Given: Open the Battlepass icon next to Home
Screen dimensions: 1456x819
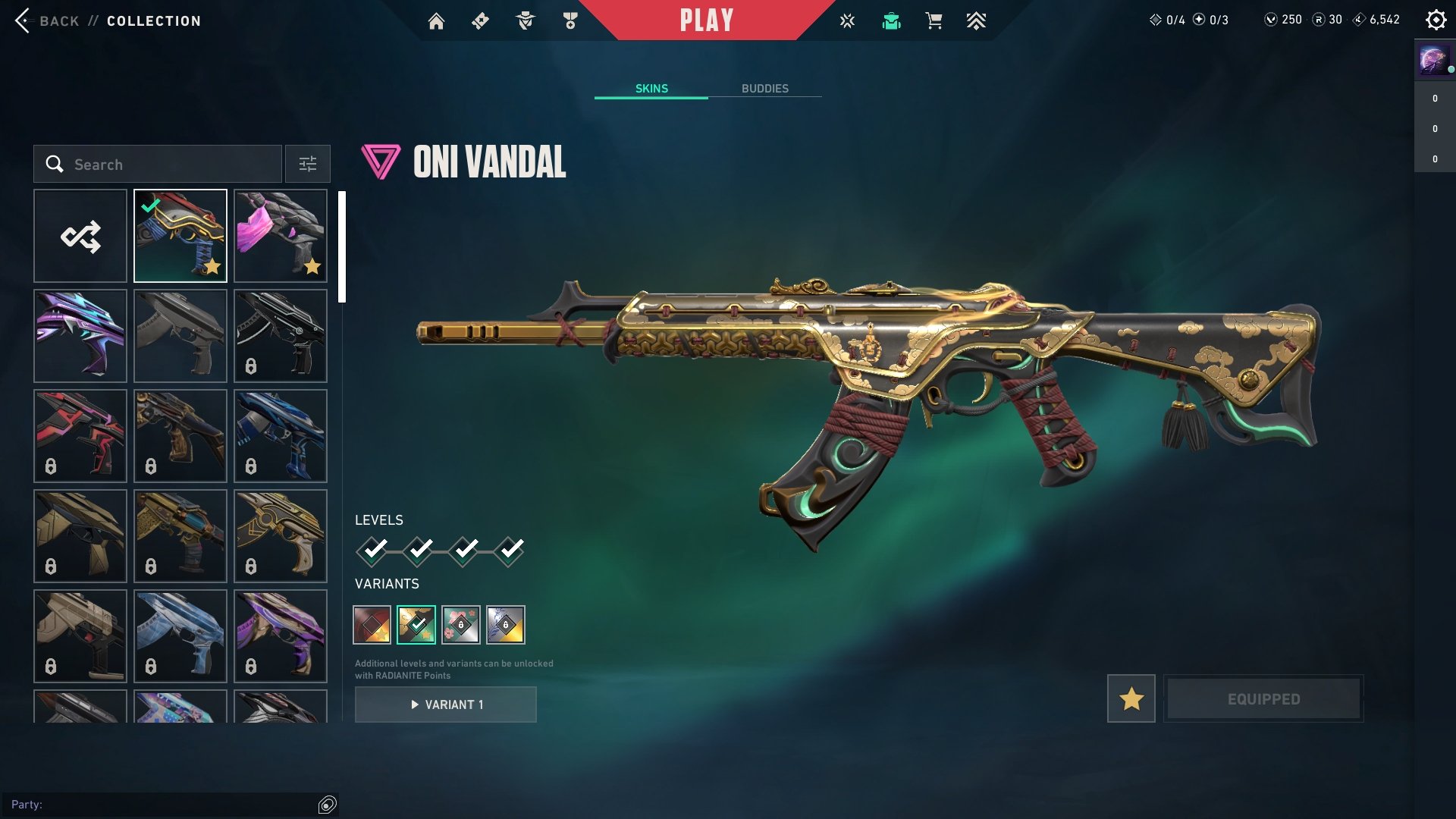Looking at the screenshot, I should coord(479,20).
